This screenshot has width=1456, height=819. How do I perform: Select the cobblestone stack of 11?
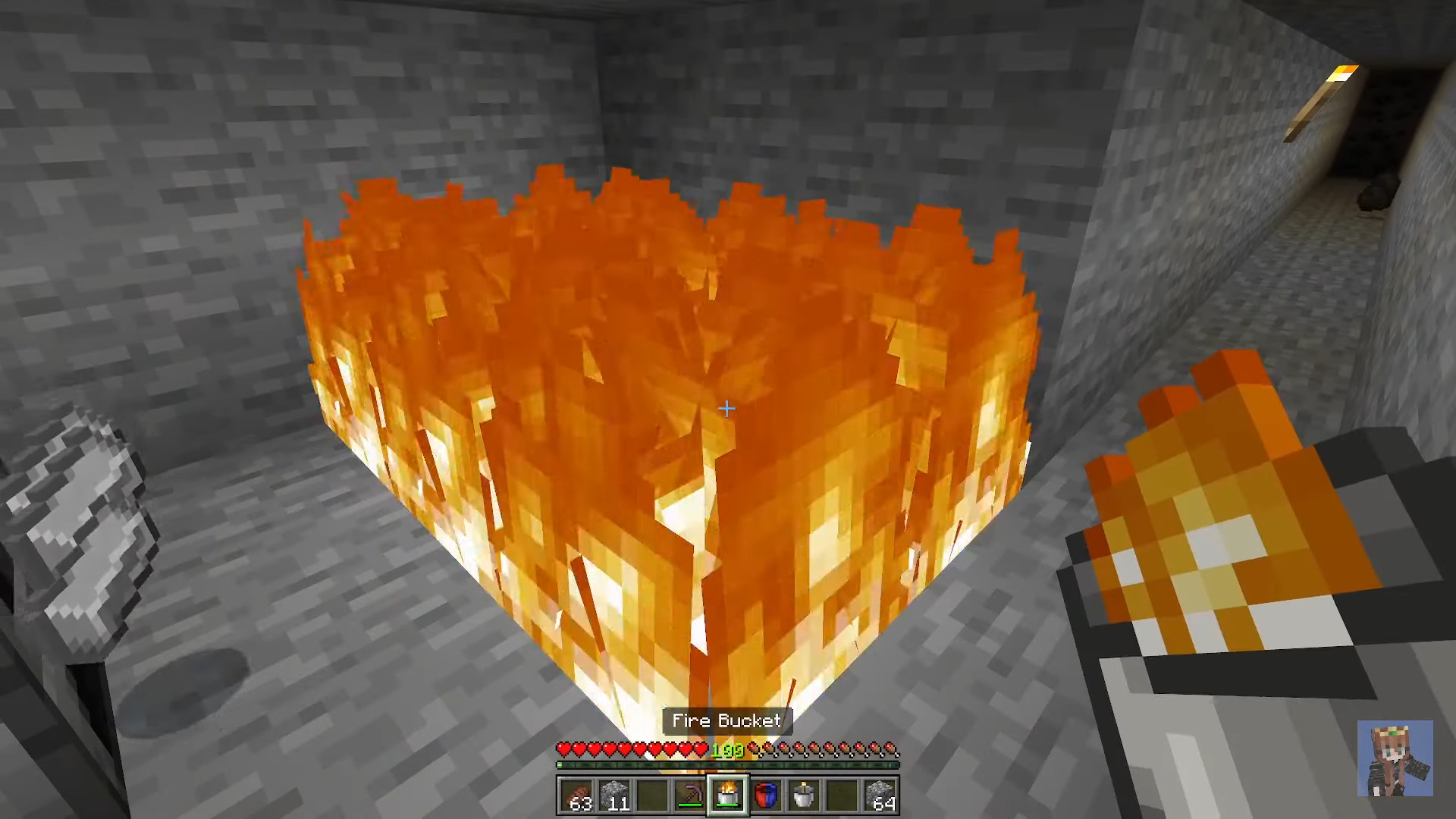point(615,795)
